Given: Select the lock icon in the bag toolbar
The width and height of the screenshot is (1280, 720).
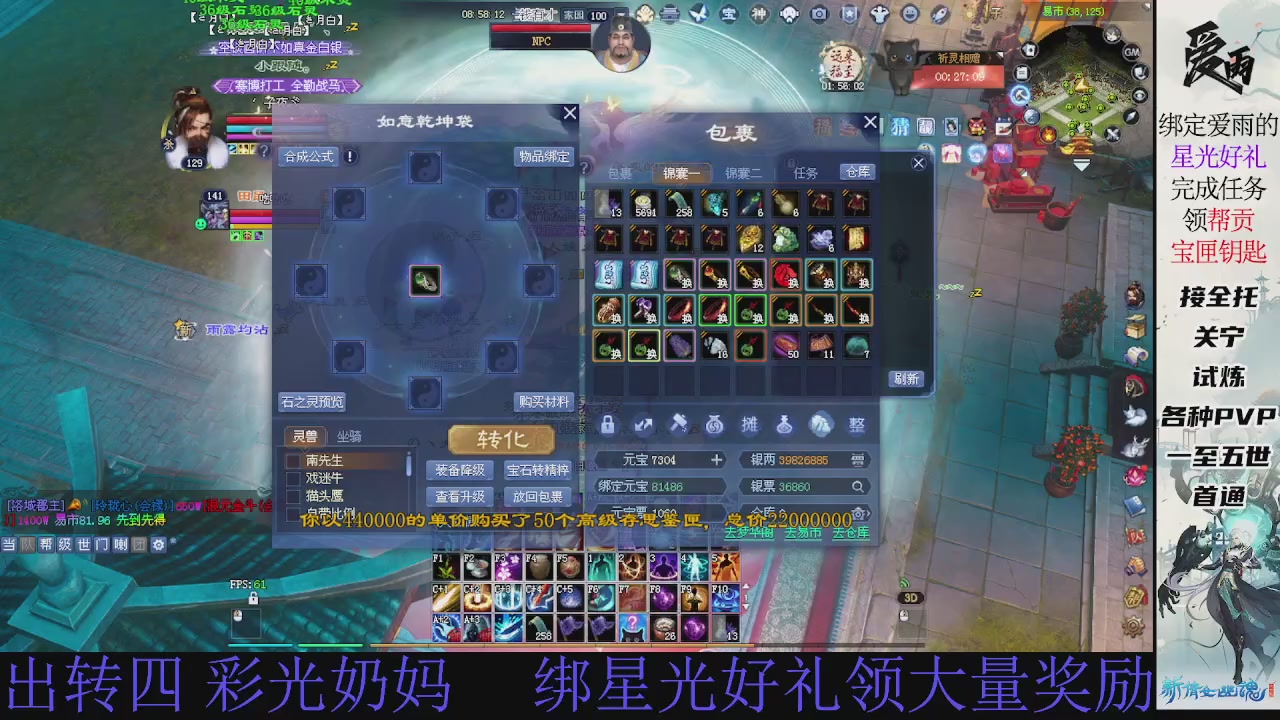Looking at the screenshot, I should tap(607, 425).
